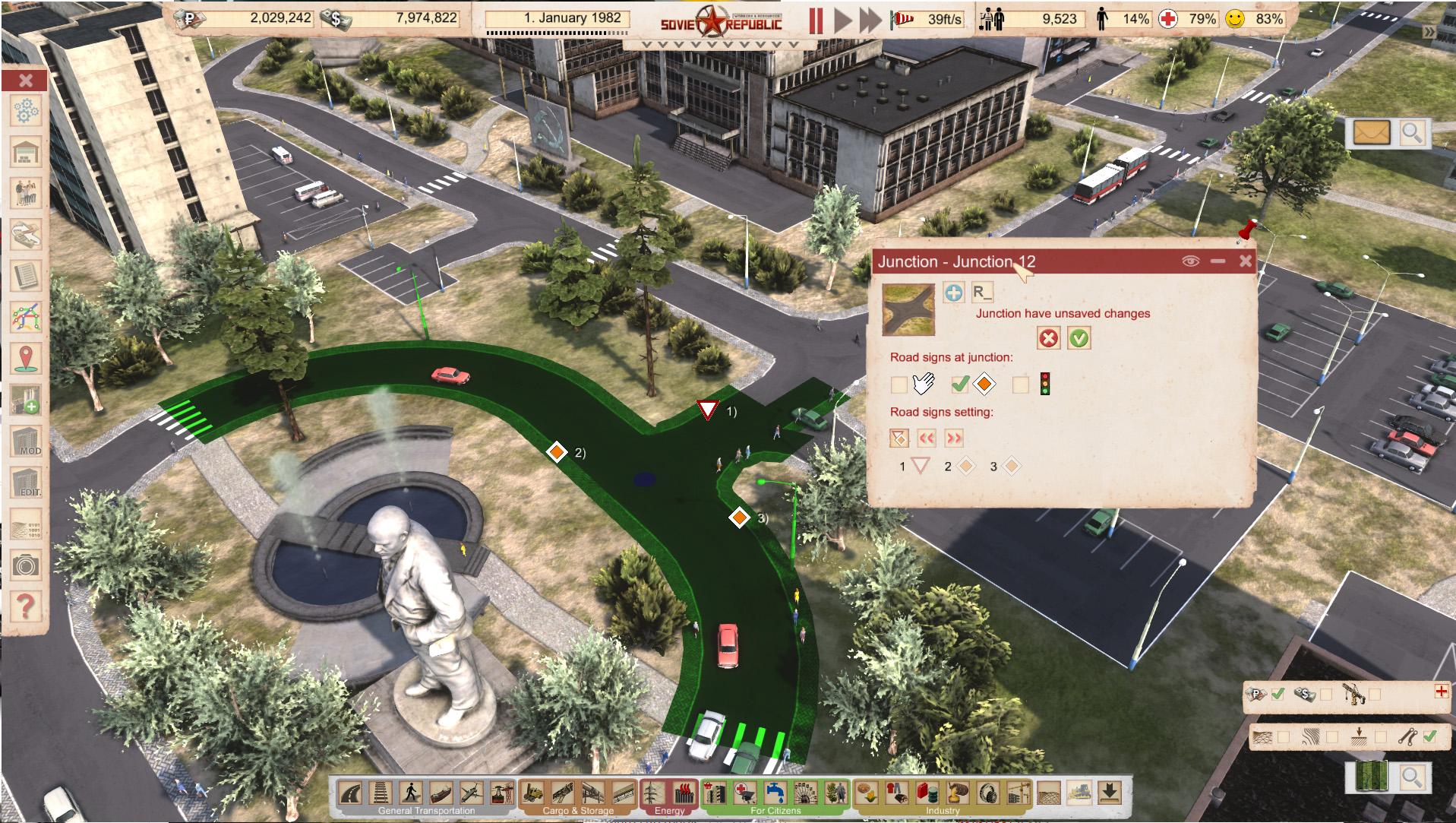1456x823 pixels.
Task: Toggle the eye icon in Junction window
Action: click(x=1190, y=261)
